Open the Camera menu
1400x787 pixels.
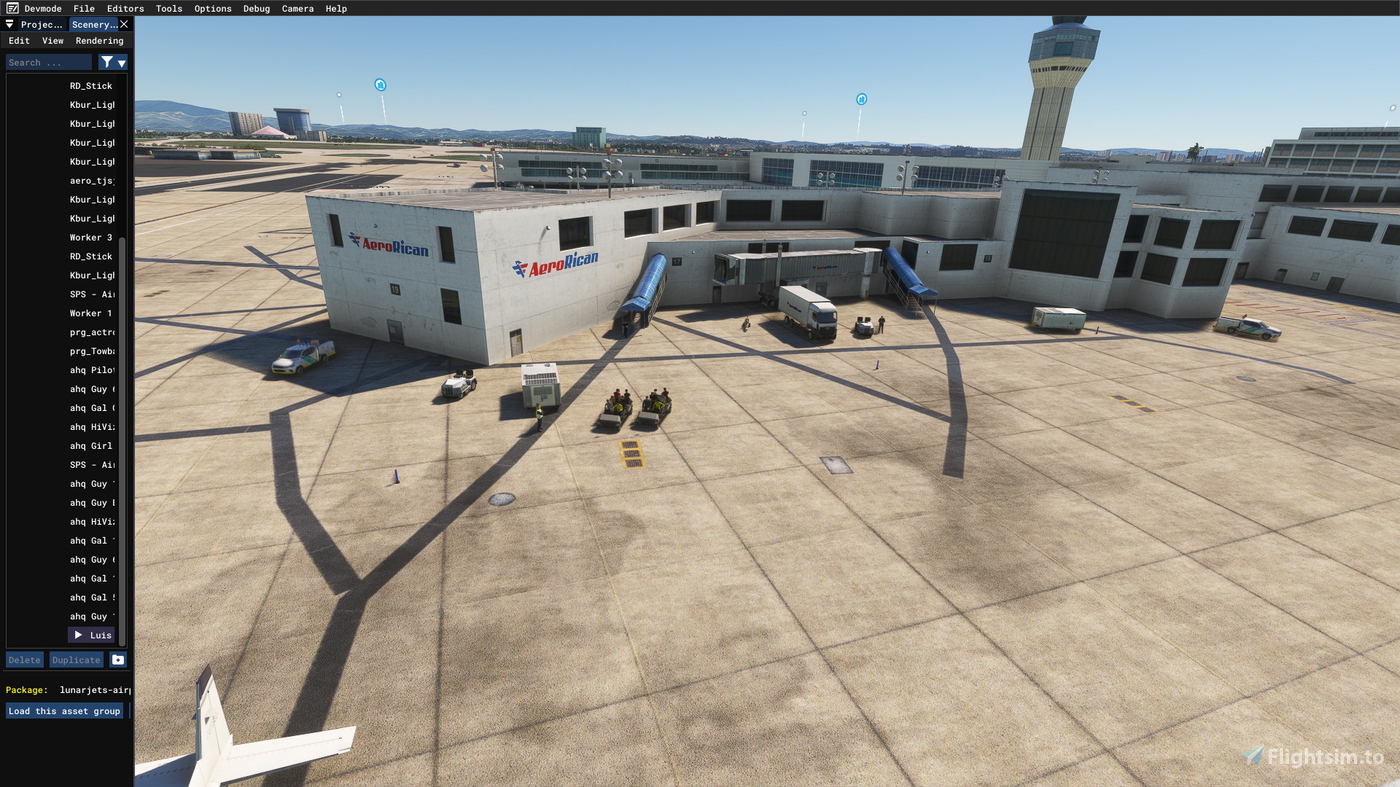coord(296,7)
